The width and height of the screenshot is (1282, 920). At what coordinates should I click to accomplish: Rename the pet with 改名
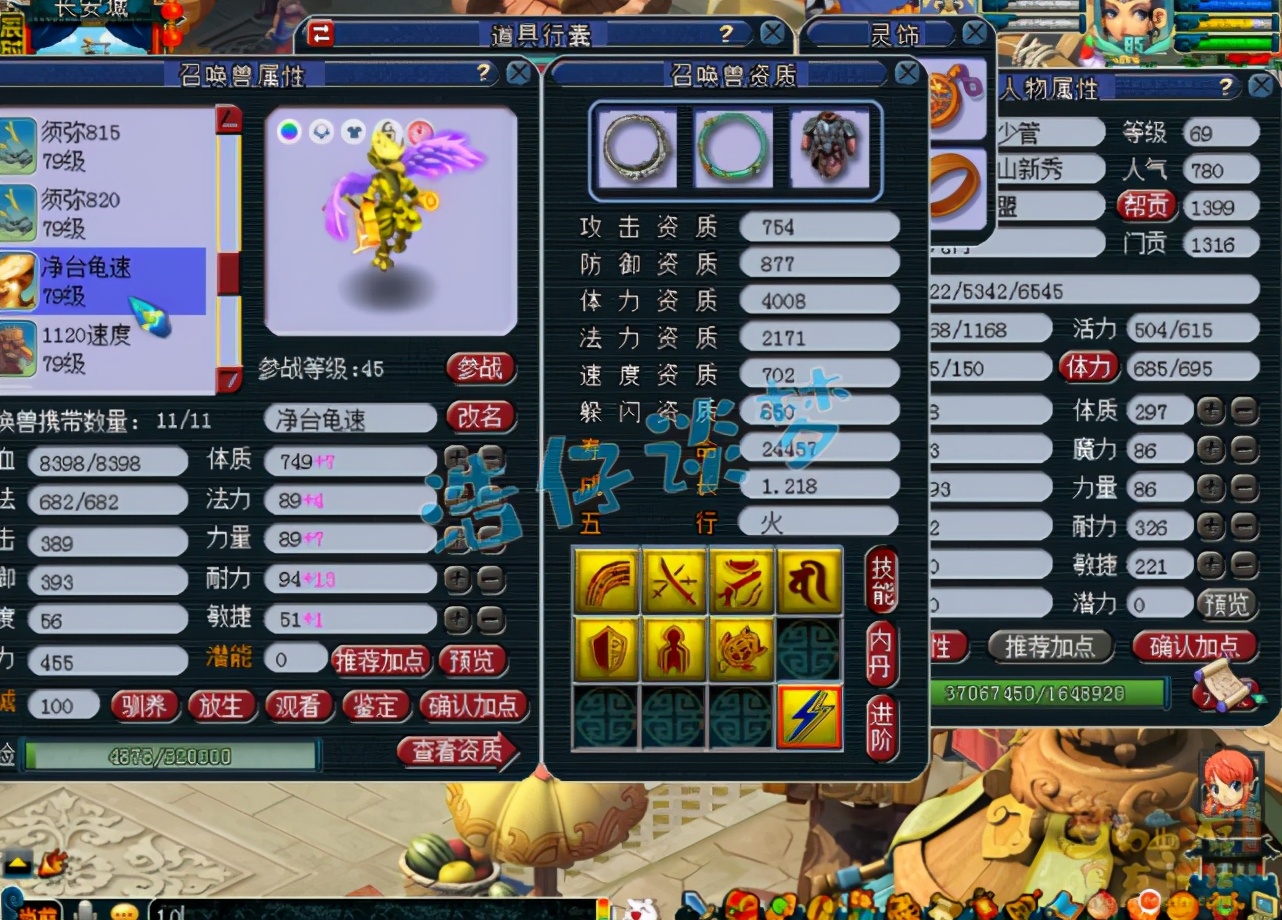click(480, 417)
